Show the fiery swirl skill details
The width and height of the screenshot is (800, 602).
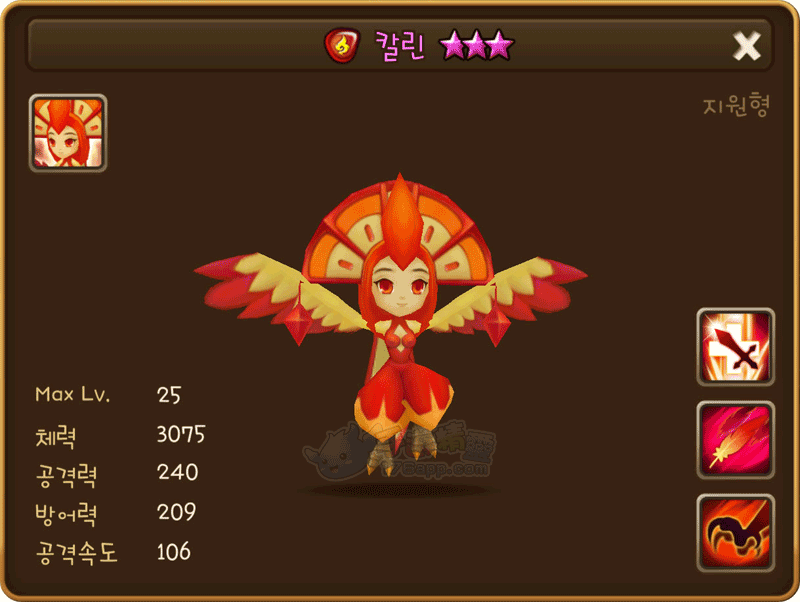[x=735, y=533]
